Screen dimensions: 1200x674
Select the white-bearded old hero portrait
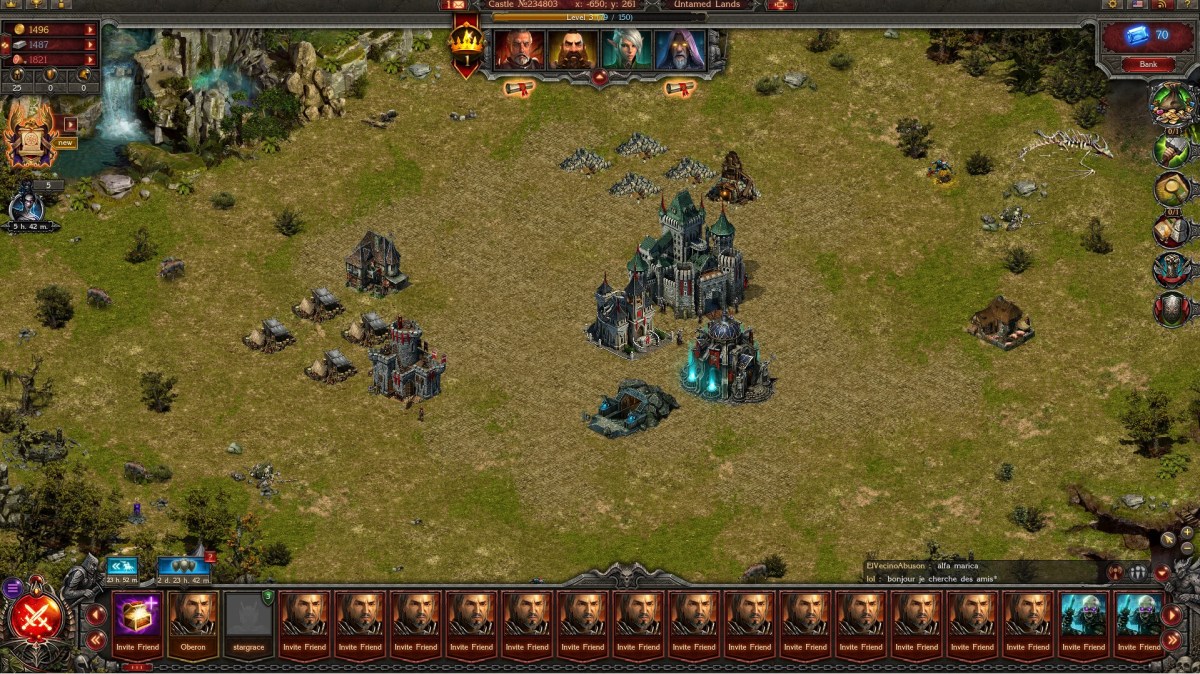[519, 48]
